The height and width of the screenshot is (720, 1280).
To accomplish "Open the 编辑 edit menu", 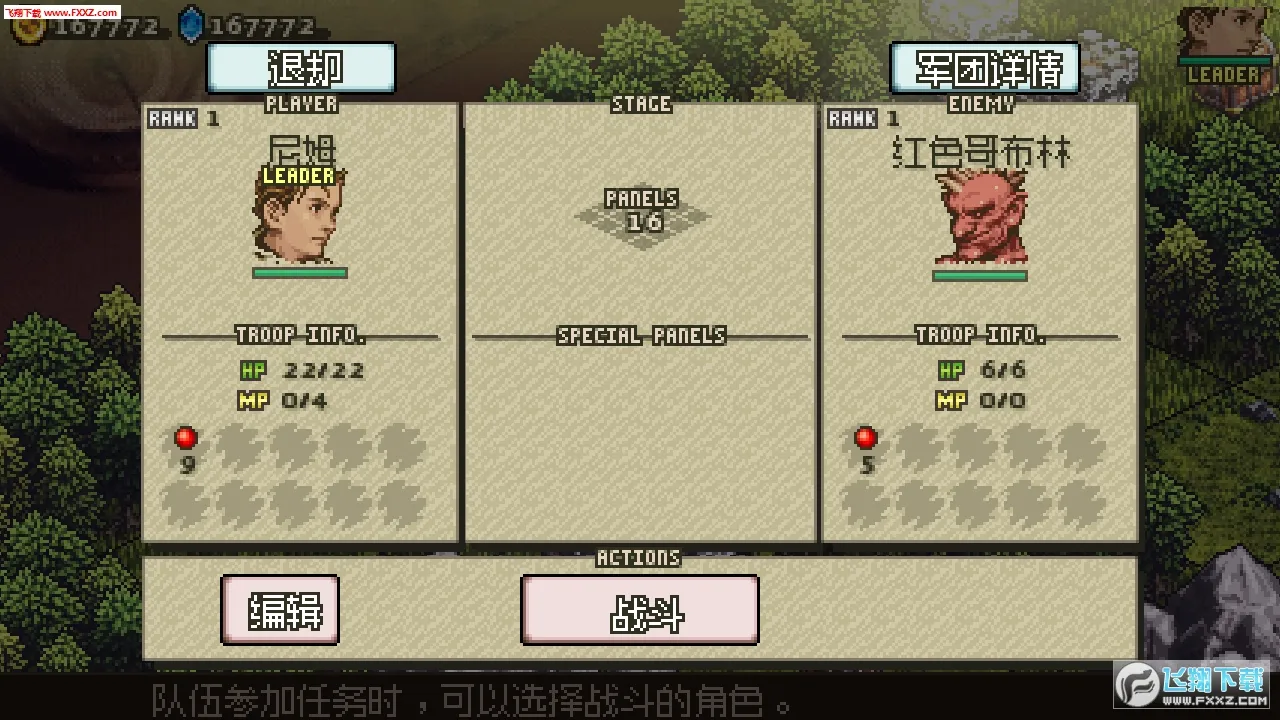I will pyautogui.click(x=281, y=611).
